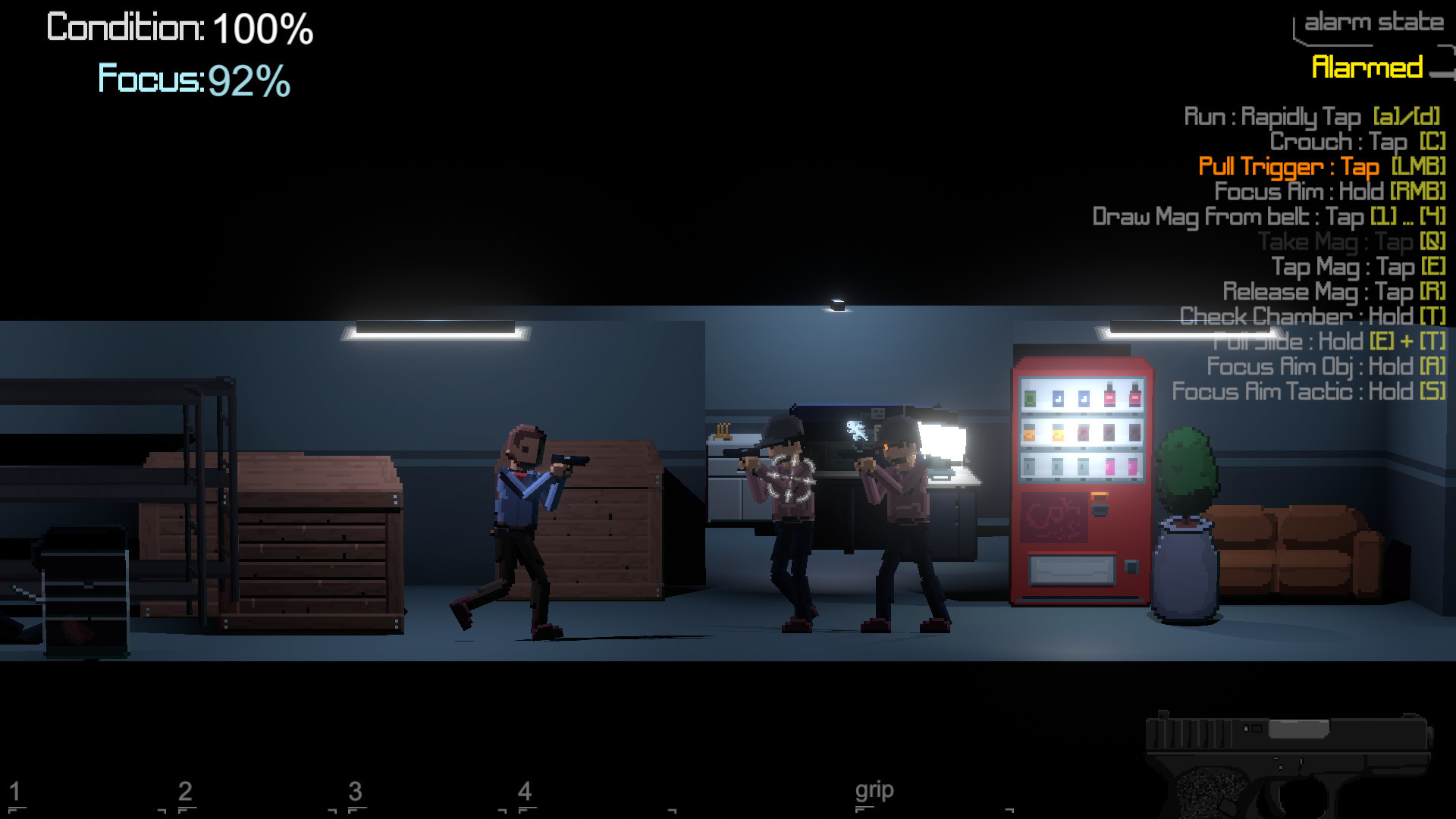Click the Focus: 92% readout
This screenshot has height=819, width=1456.
pos(193,78)
